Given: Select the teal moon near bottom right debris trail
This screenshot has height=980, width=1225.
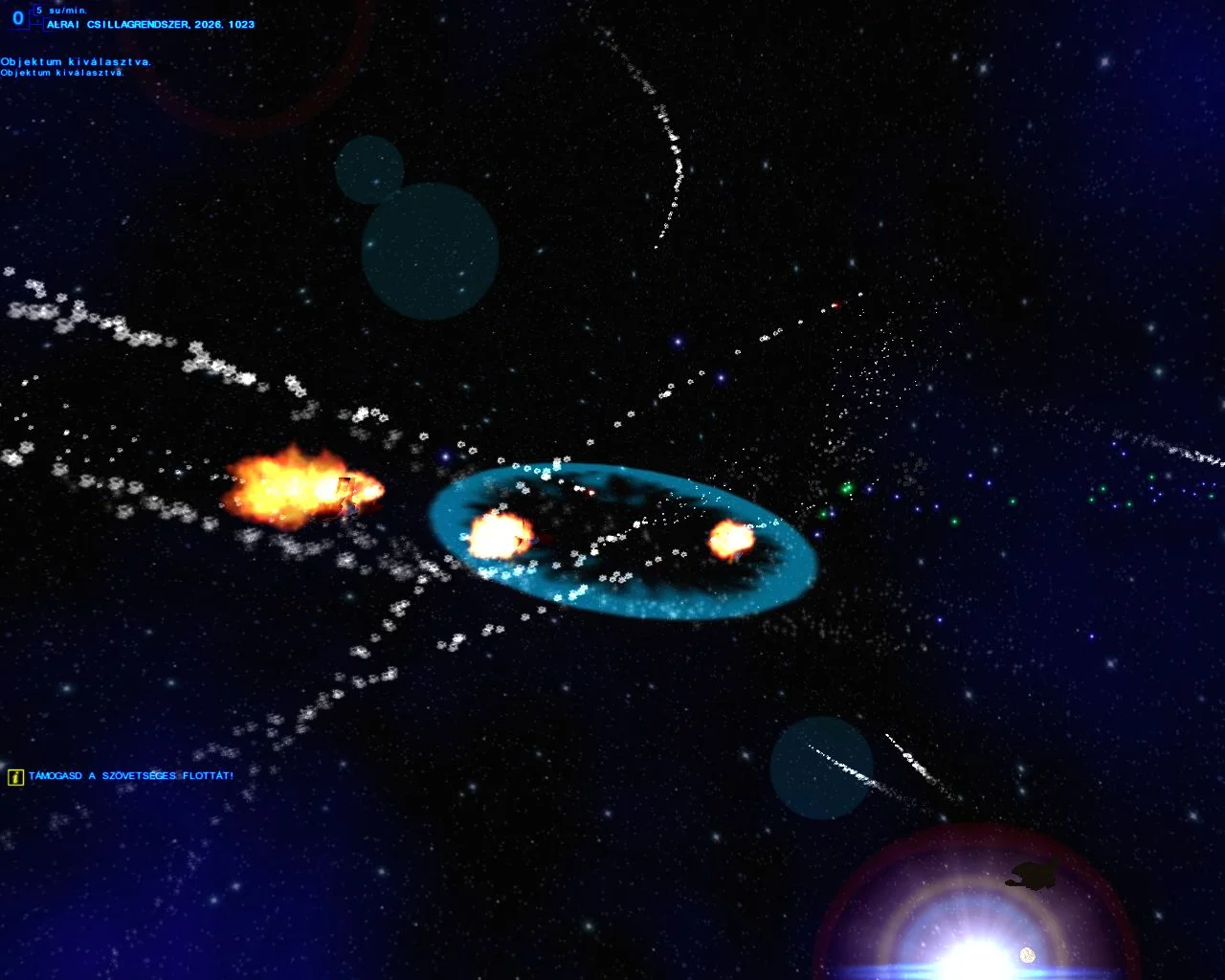Looking at the screenshot, I should pyautogui.click(x=820, y=766).
